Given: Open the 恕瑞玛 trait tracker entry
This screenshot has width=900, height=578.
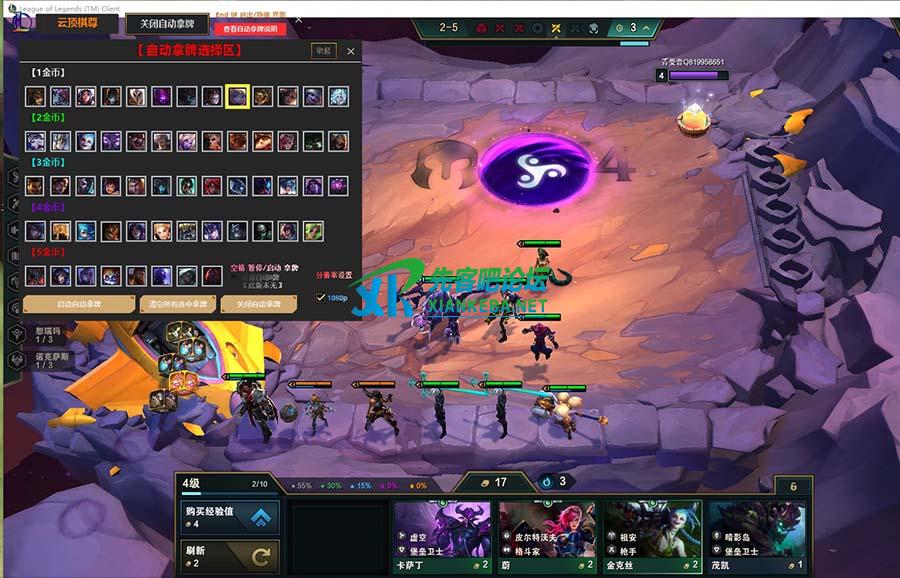Looking at the screenshot, I should coord(50,333).
